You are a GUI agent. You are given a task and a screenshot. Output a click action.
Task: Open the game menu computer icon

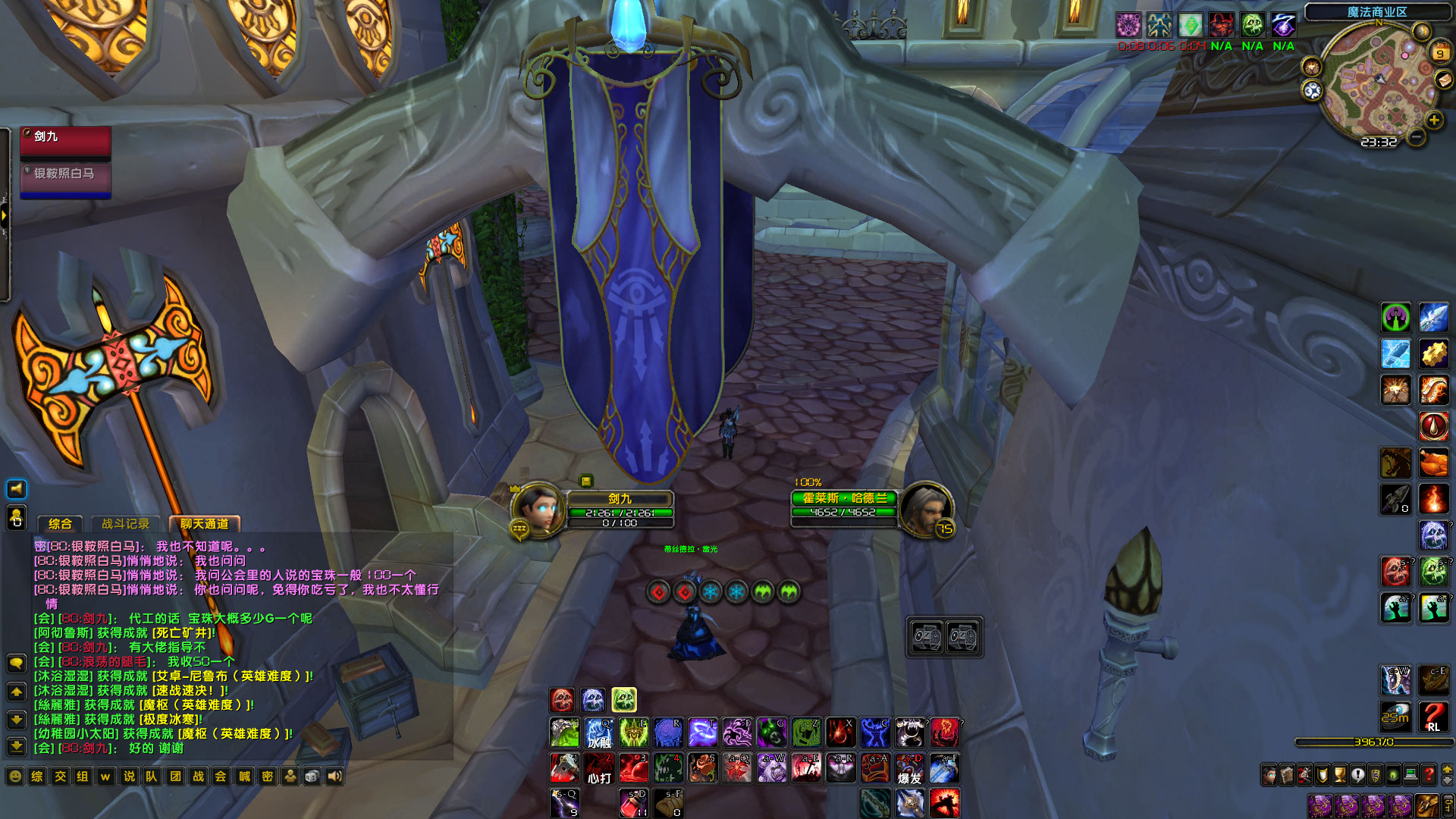1410,774
